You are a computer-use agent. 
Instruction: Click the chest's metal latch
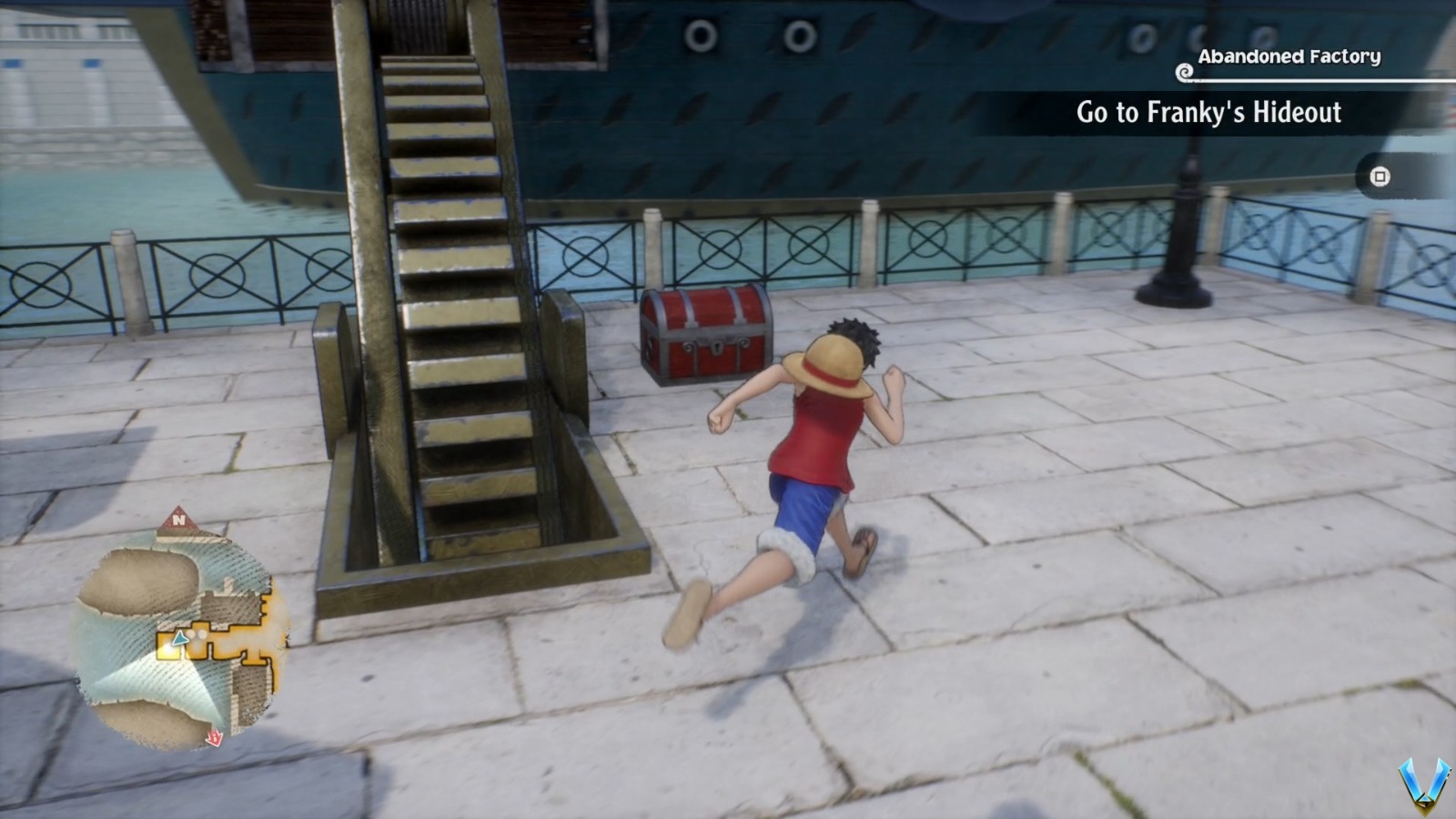717,347
